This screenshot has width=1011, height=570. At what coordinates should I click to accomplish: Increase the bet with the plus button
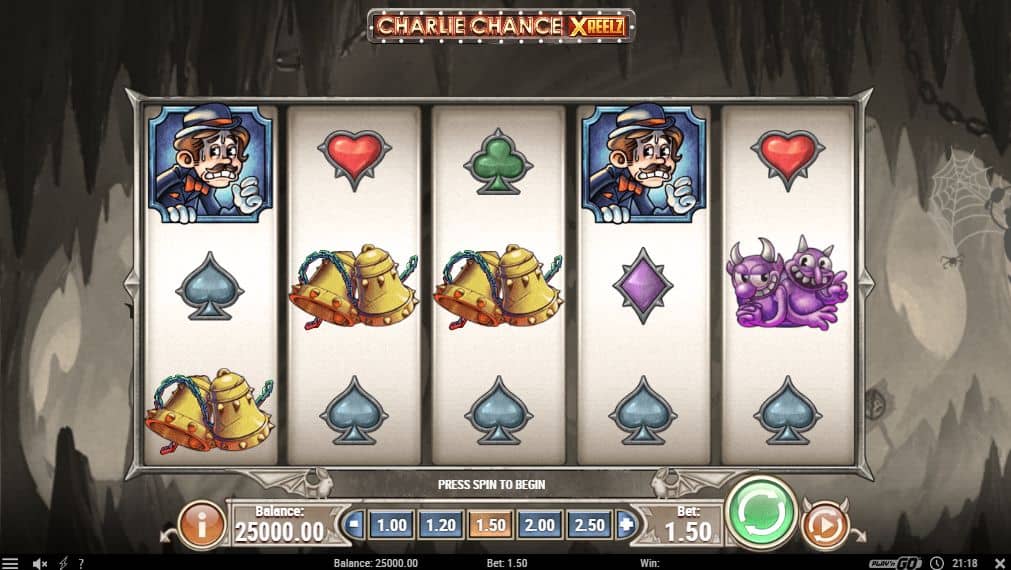coord(626,524)
